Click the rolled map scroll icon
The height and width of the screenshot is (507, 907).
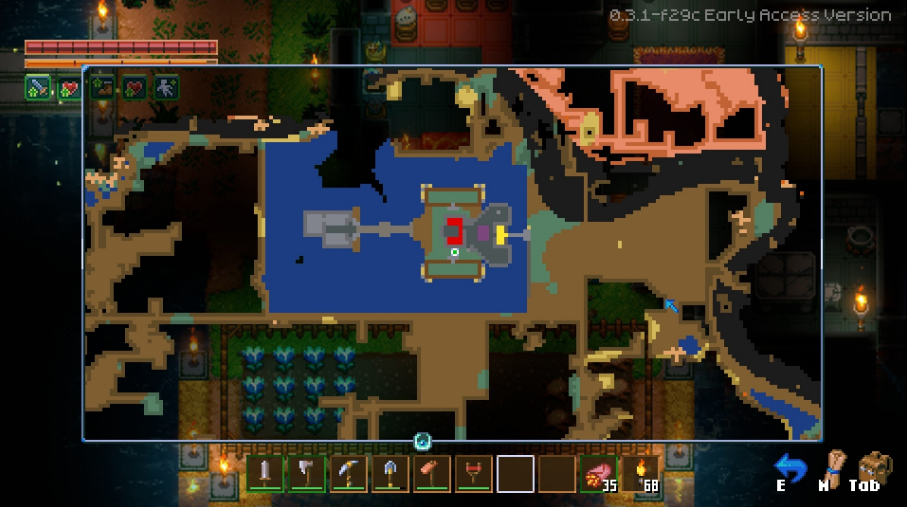pos(827,465)
